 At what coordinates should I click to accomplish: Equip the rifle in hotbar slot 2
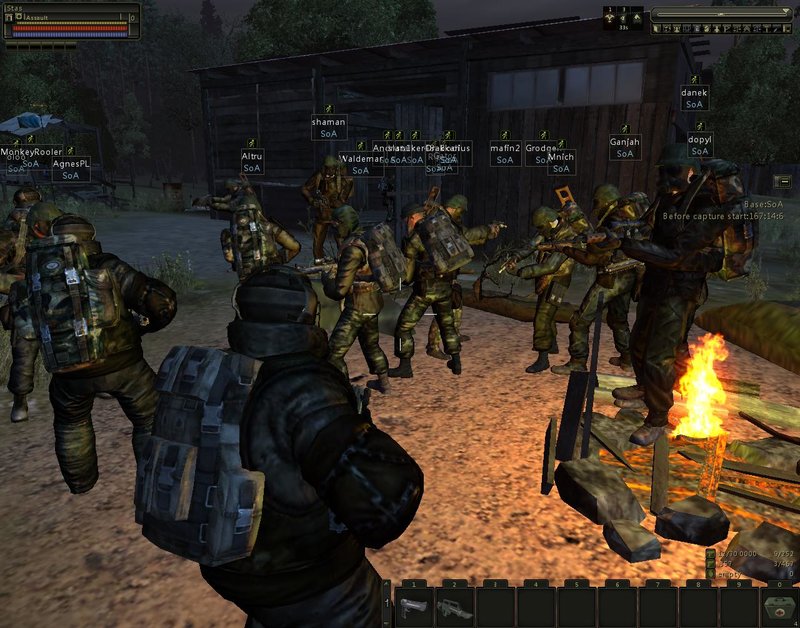(x=455, y=607)
